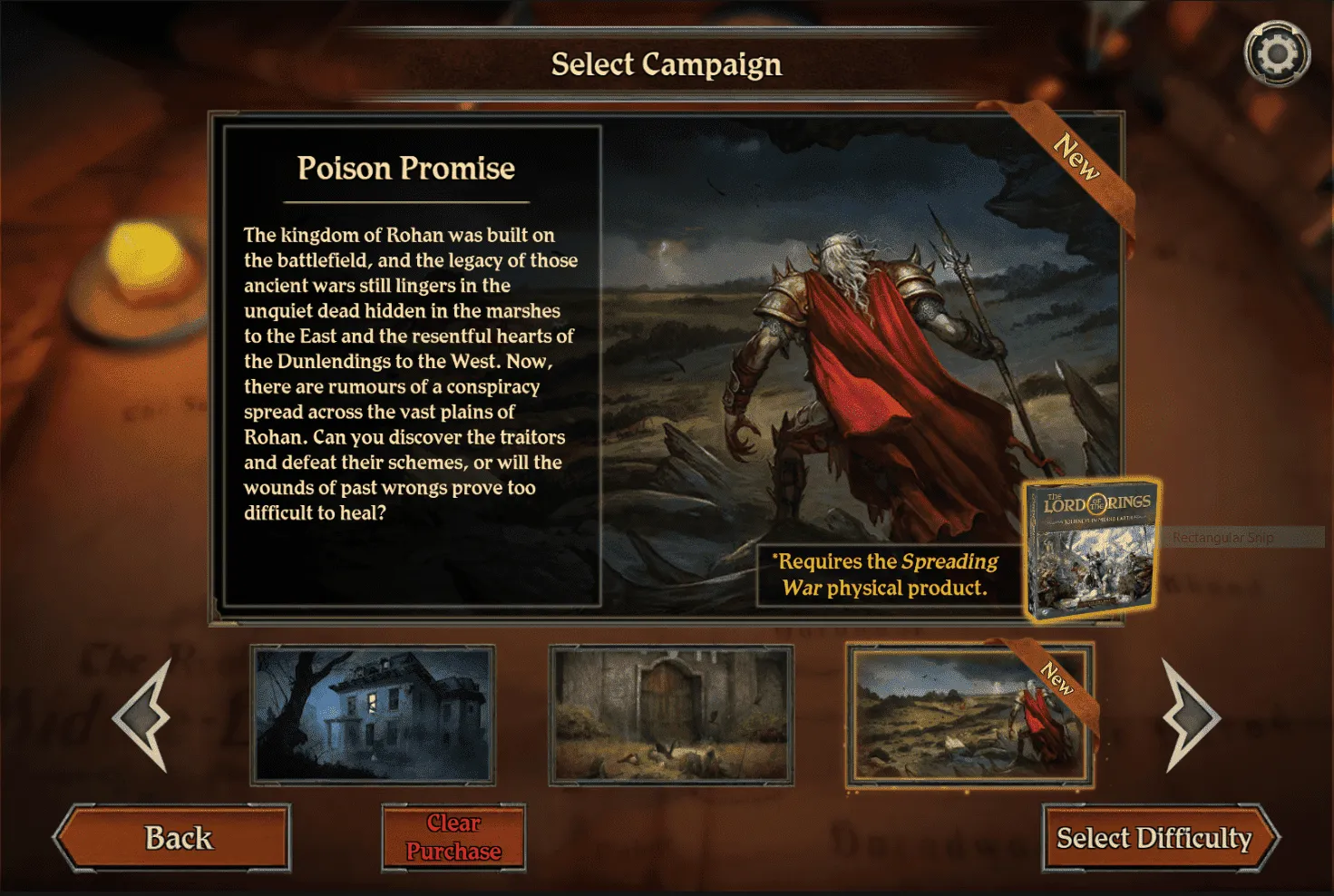Open the gear settings menu
1334x896 pixels.
(x=1277, y=54)
